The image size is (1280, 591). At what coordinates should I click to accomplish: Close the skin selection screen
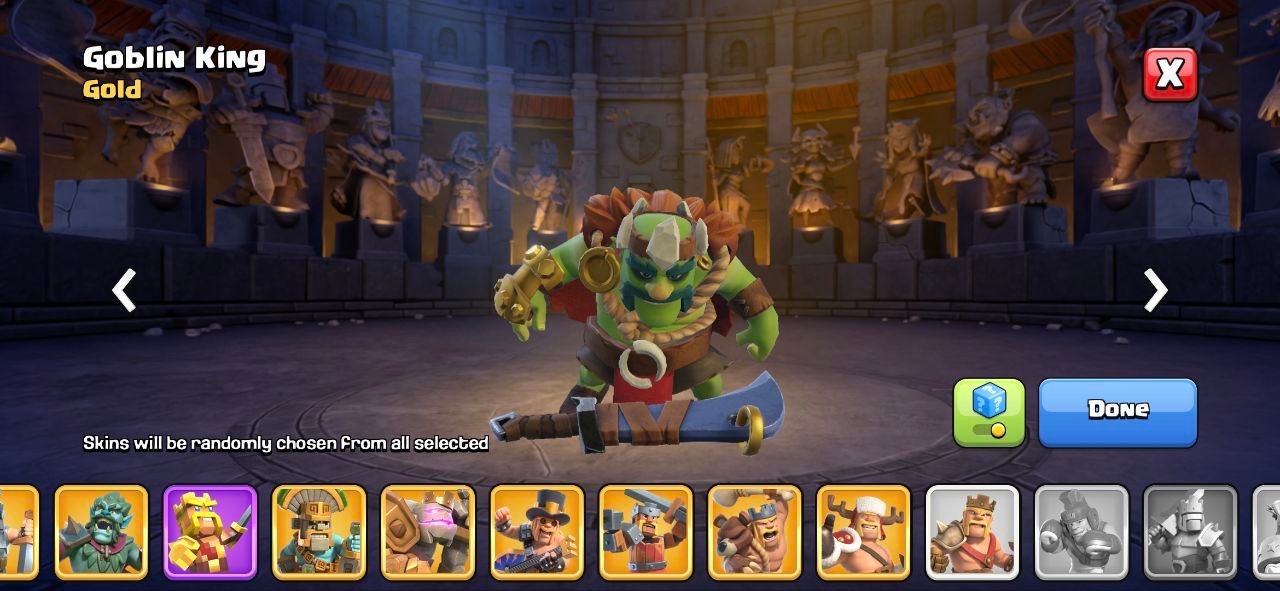[1170, 73]
